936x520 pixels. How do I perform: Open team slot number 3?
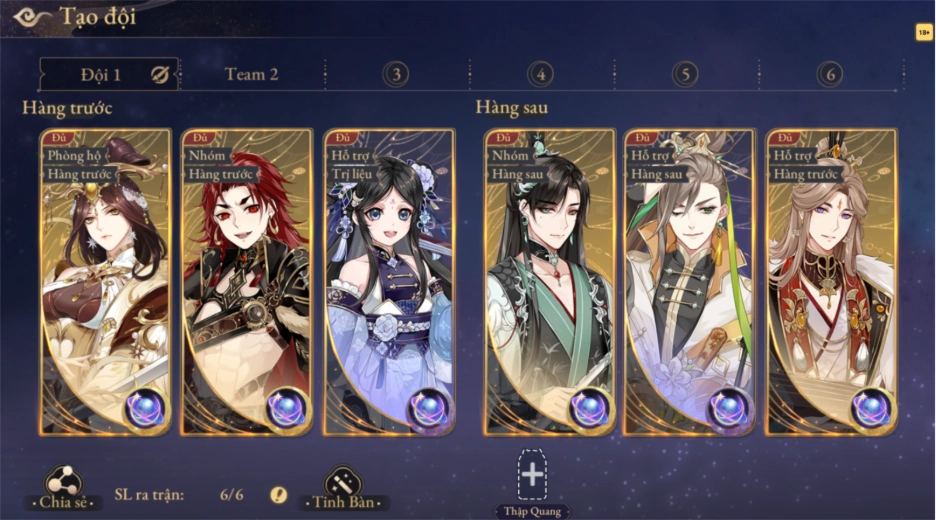(396, 74)
